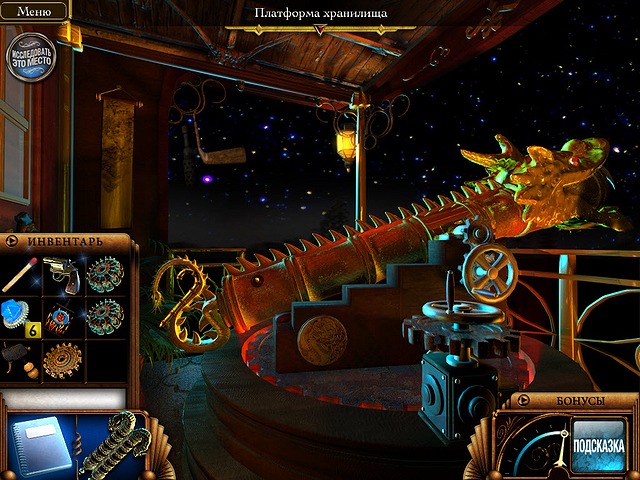
Task: Click the "Исследовать это место" badge
Action: coord(30,55)
